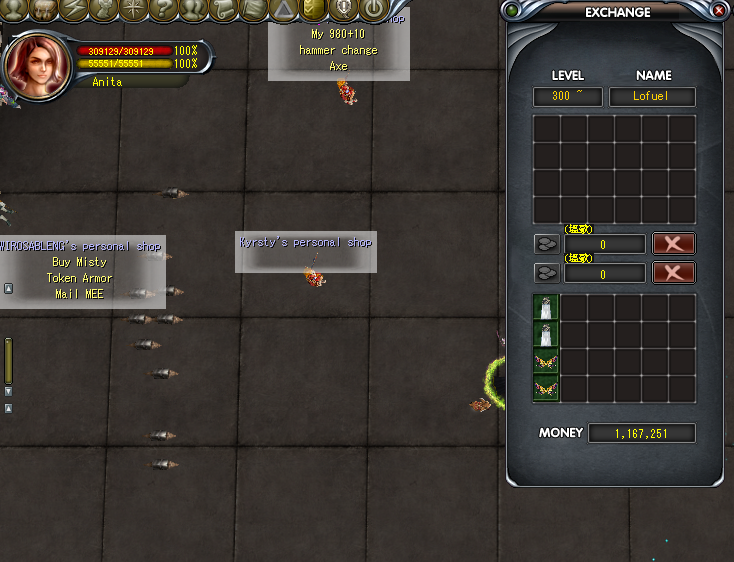Click the triangle icon in top bar

tap(284, 9)
